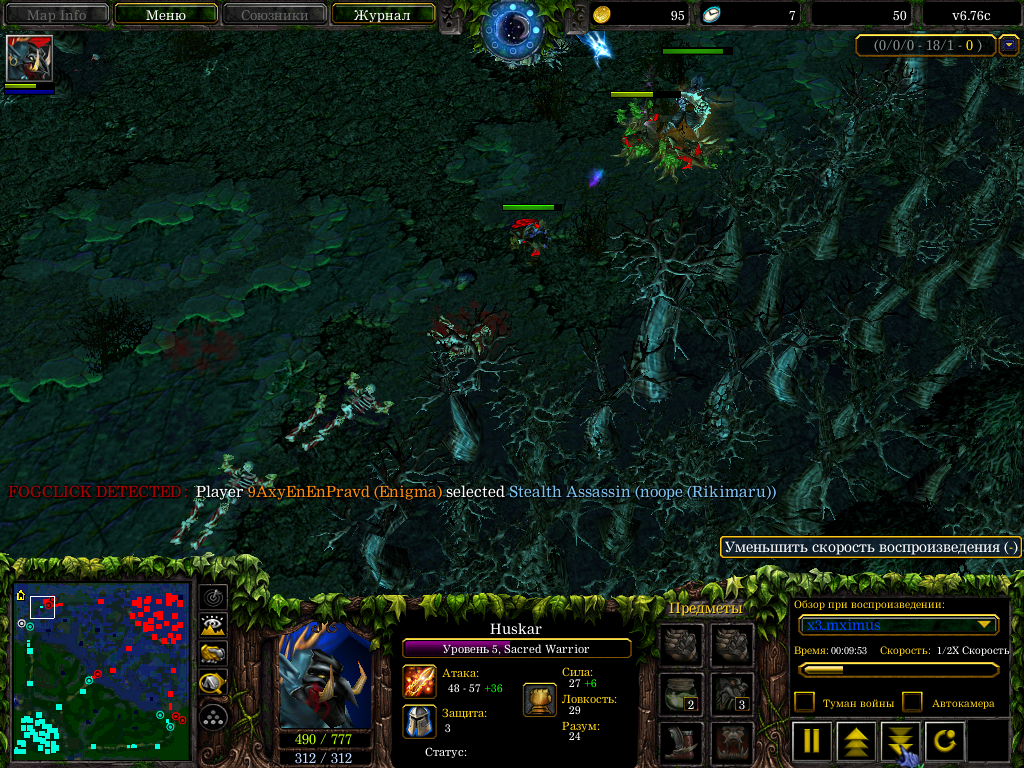
Task: Select the boots item in inventory
Action: (x=681, y=742)
